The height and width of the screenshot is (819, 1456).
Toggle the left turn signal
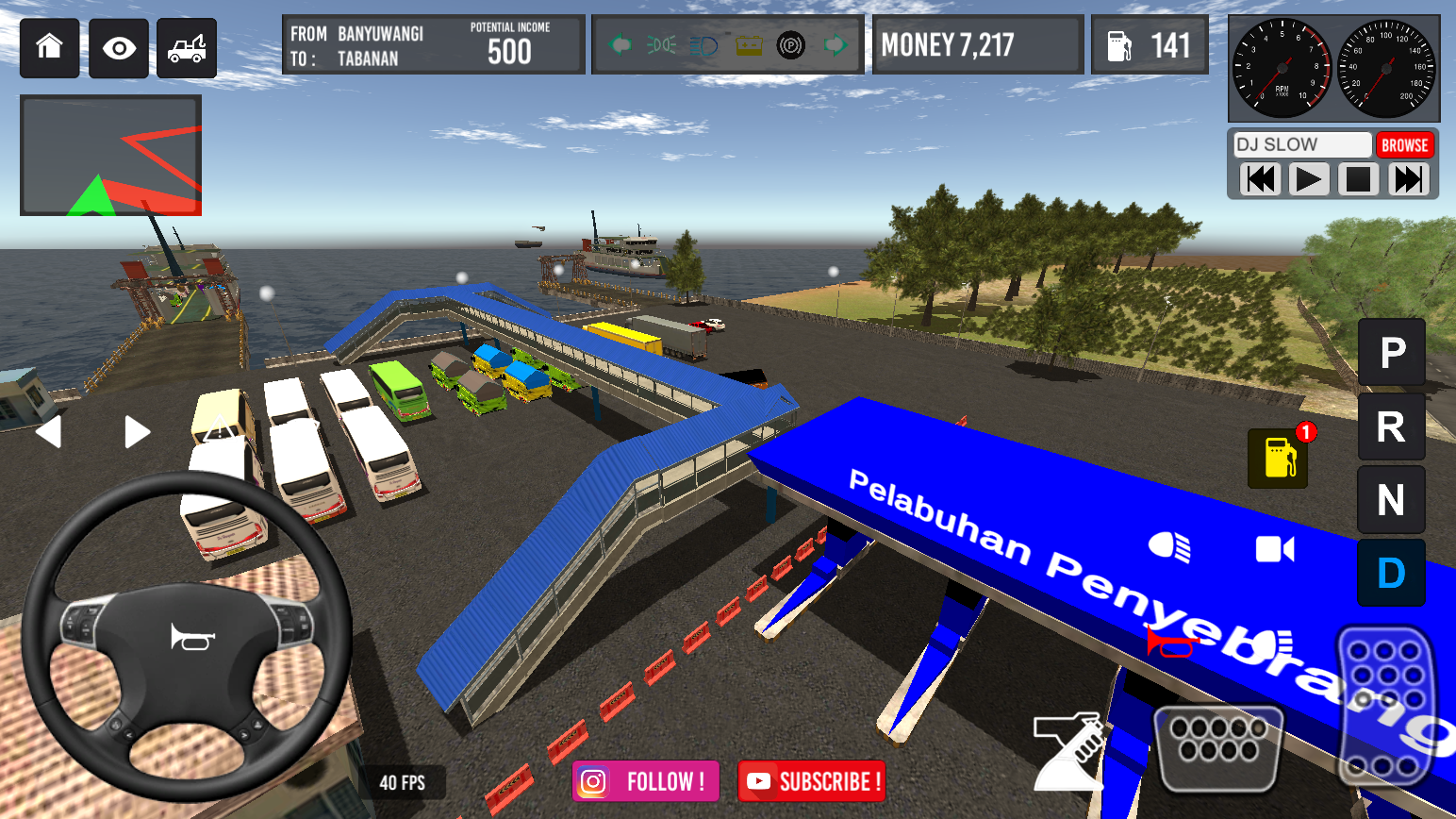tap(620, 44)
